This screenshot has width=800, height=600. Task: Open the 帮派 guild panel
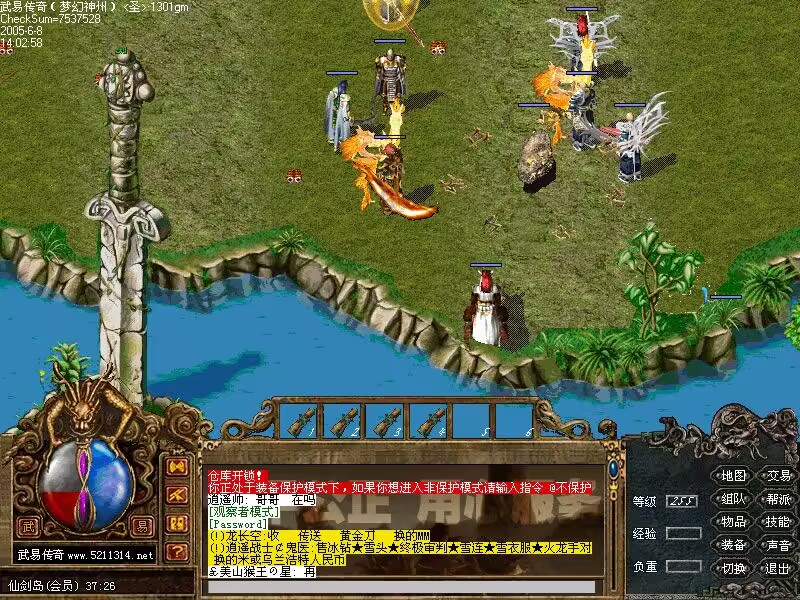click(x=778, y=498)
